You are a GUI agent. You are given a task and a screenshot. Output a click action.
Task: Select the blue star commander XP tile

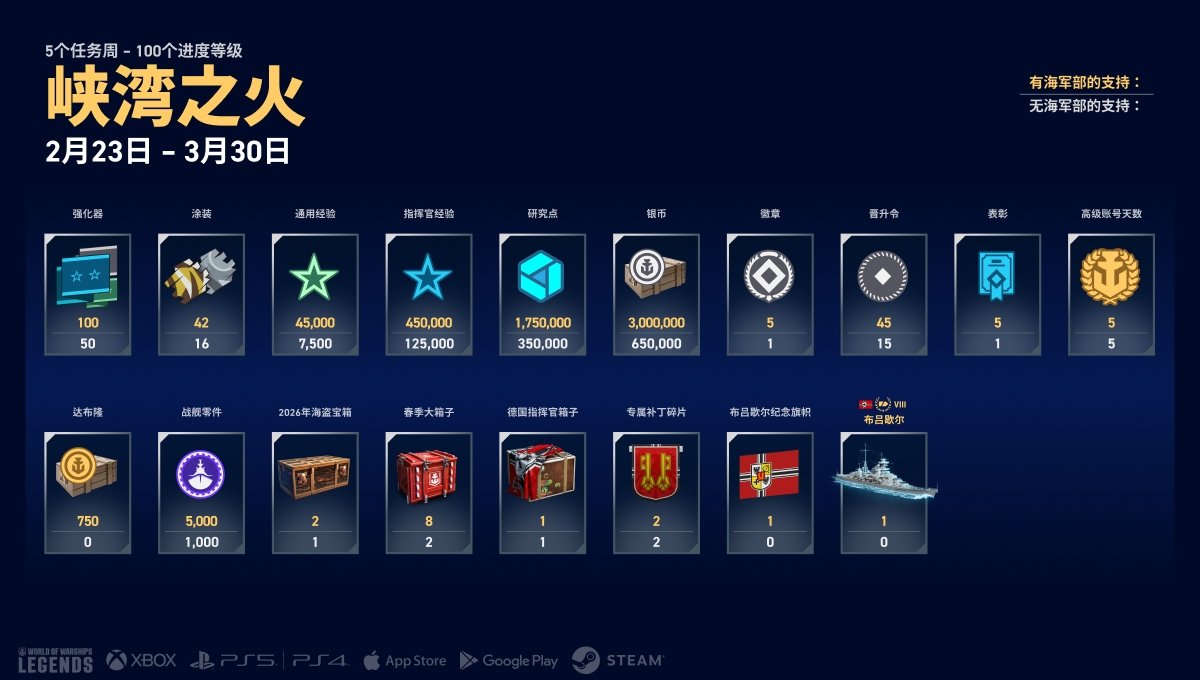(429, 294)
